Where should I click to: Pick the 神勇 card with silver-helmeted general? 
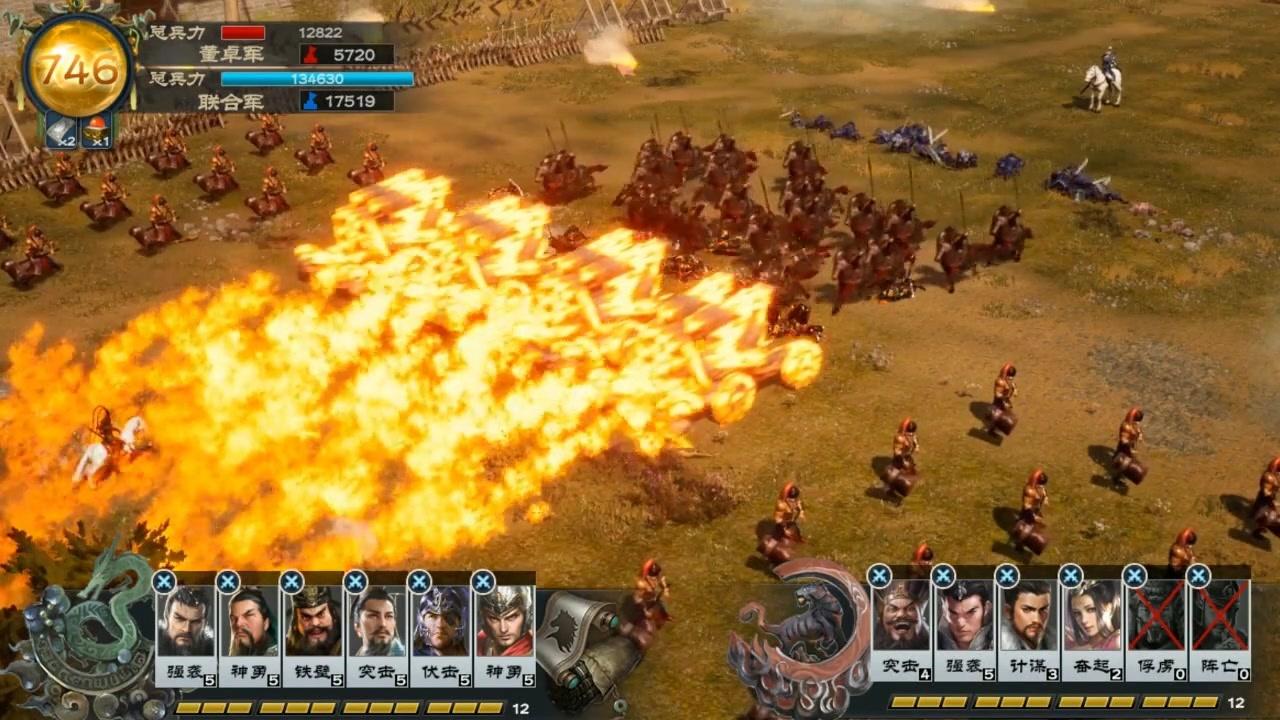(x=505, y=630)
